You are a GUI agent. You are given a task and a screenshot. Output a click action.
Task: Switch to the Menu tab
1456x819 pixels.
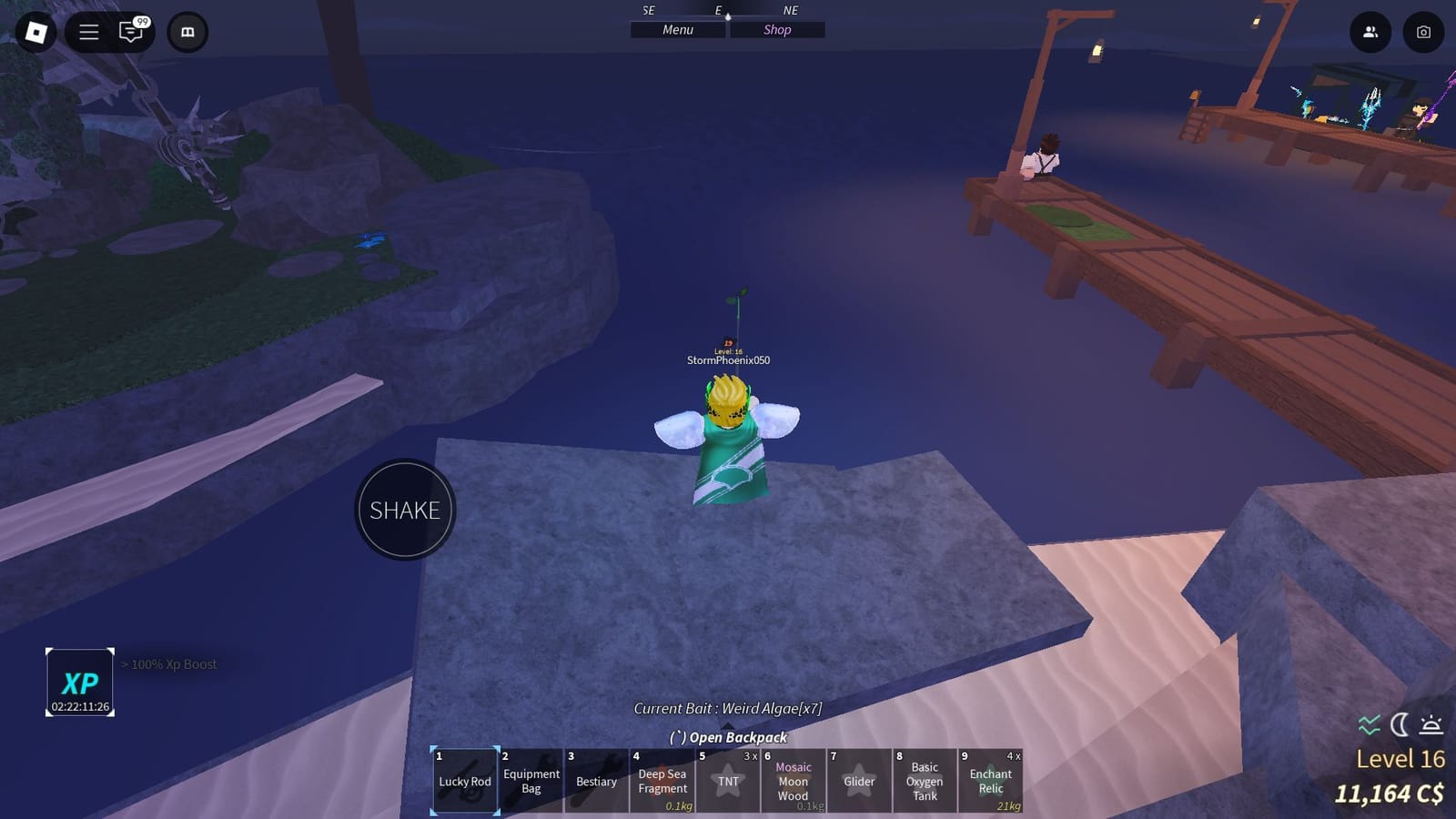[677, 29]
